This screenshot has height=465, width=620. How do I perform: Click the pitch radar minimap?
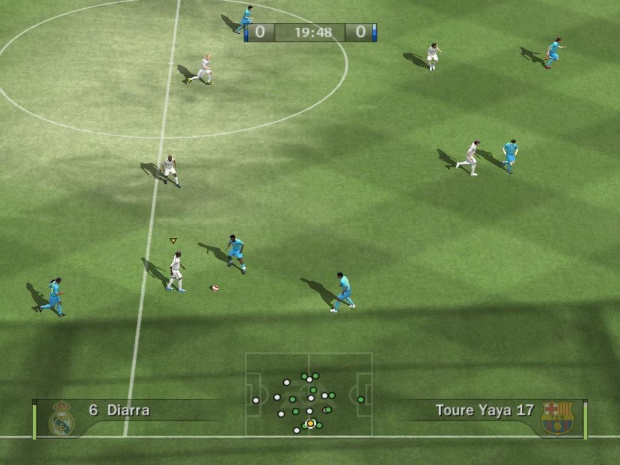[309, 394]
